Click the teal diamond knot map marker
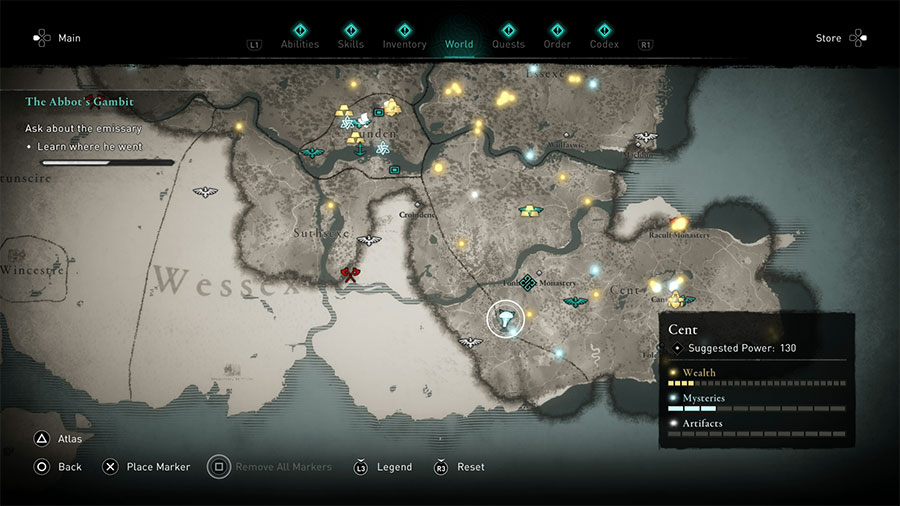The height and width of the screenshot is (506, 900). [527, 283]
